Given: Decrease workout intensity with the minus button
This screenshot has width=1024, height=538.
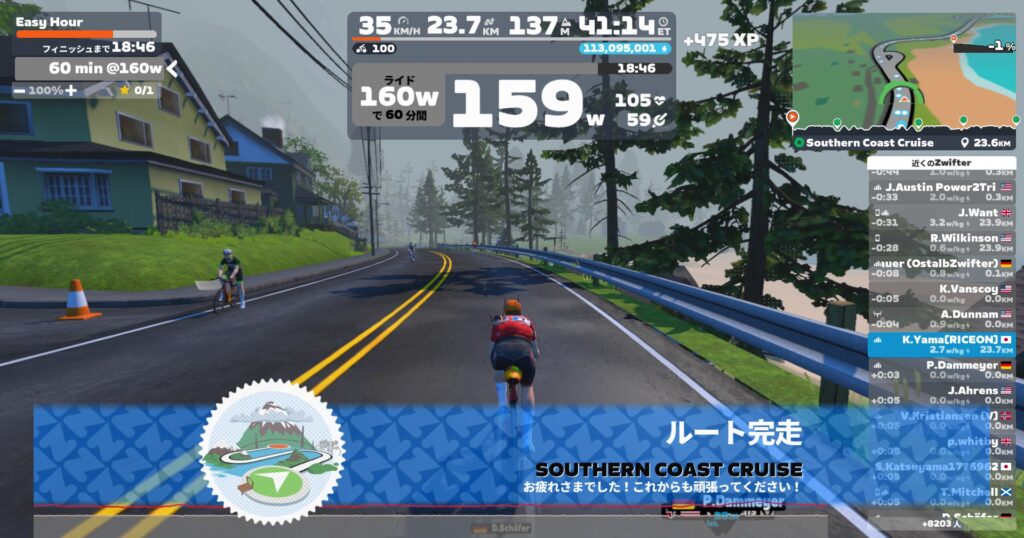Looking at the screenshot, I should [21, 91].
